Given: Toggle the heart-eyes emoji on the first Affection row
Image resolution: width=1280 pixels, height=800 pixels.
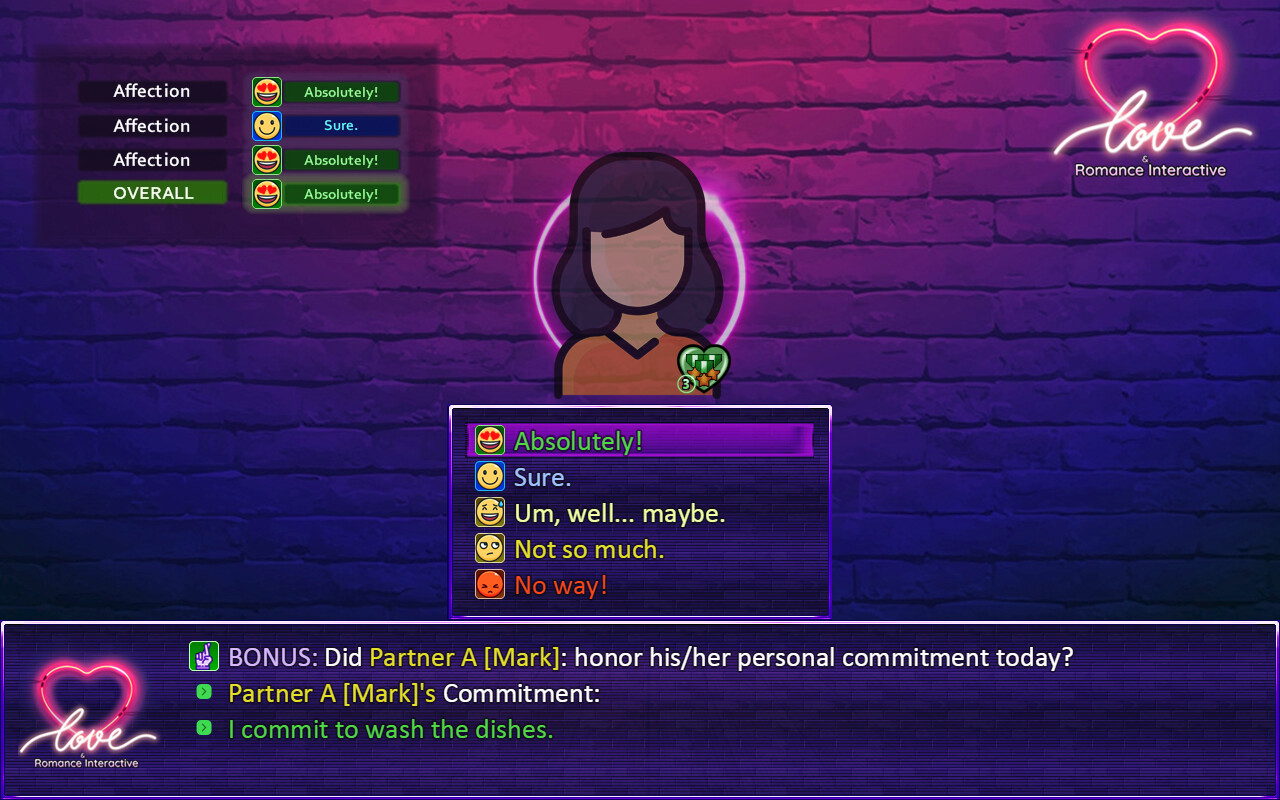Looking at the screenshot, I should coord(266,91).
